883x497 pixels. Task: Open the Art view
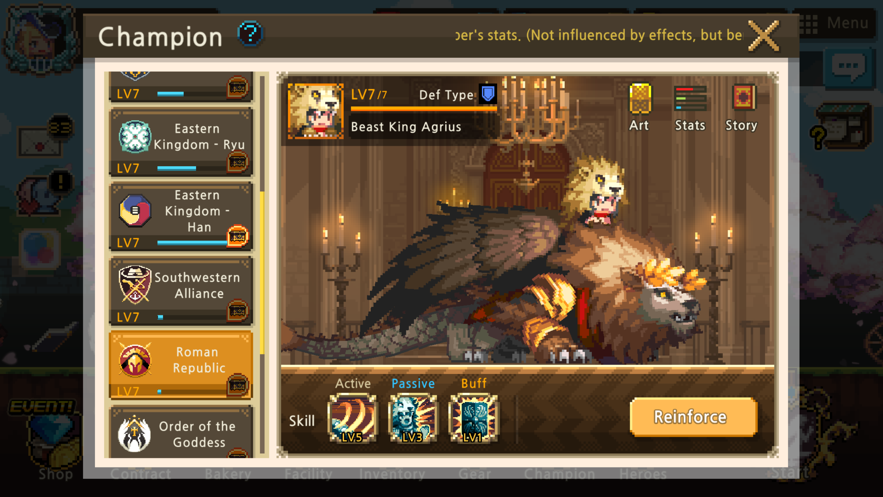tap(639, 107)
